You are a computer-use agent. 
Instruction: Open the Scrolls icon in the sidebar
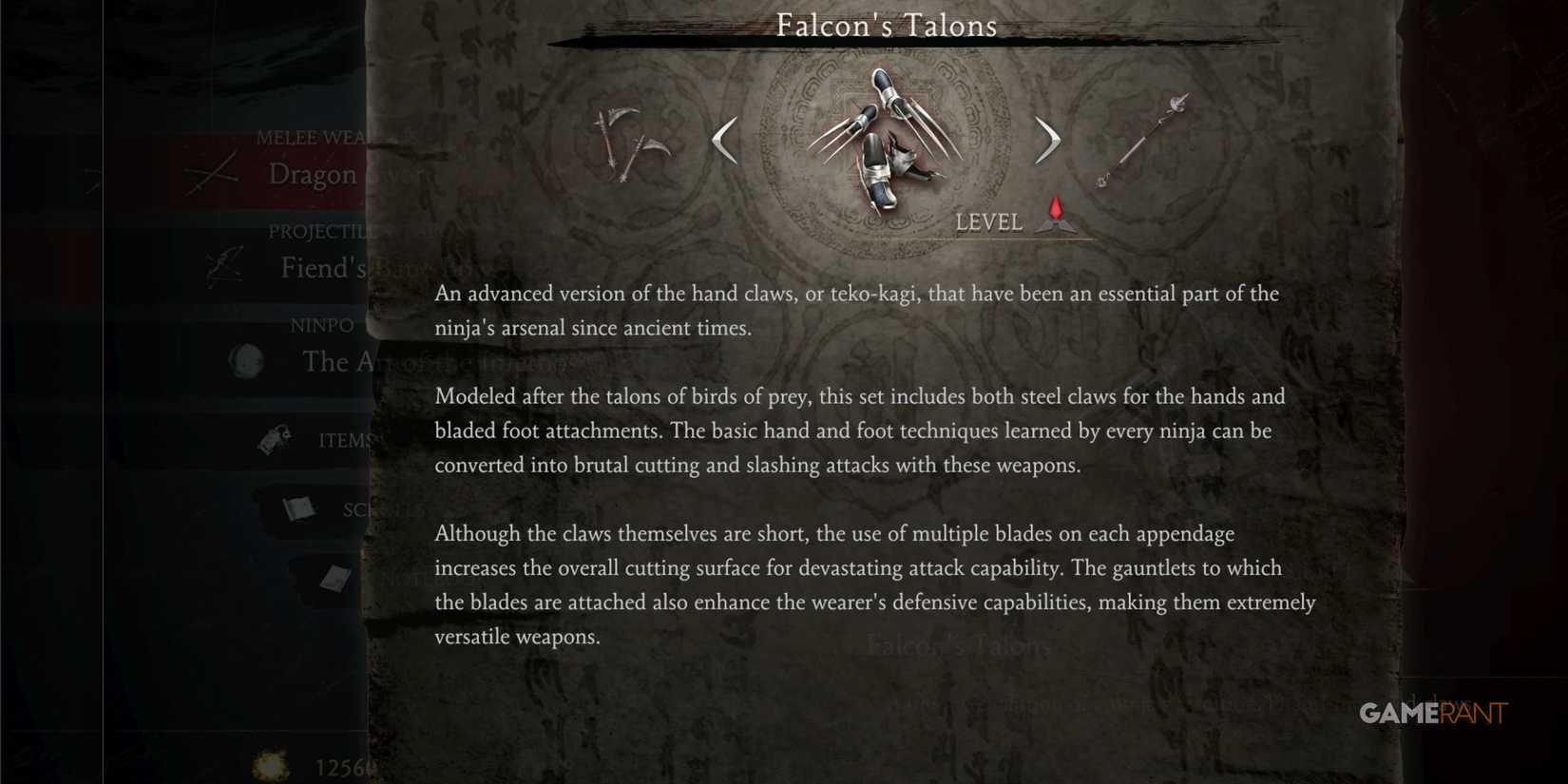300,508
